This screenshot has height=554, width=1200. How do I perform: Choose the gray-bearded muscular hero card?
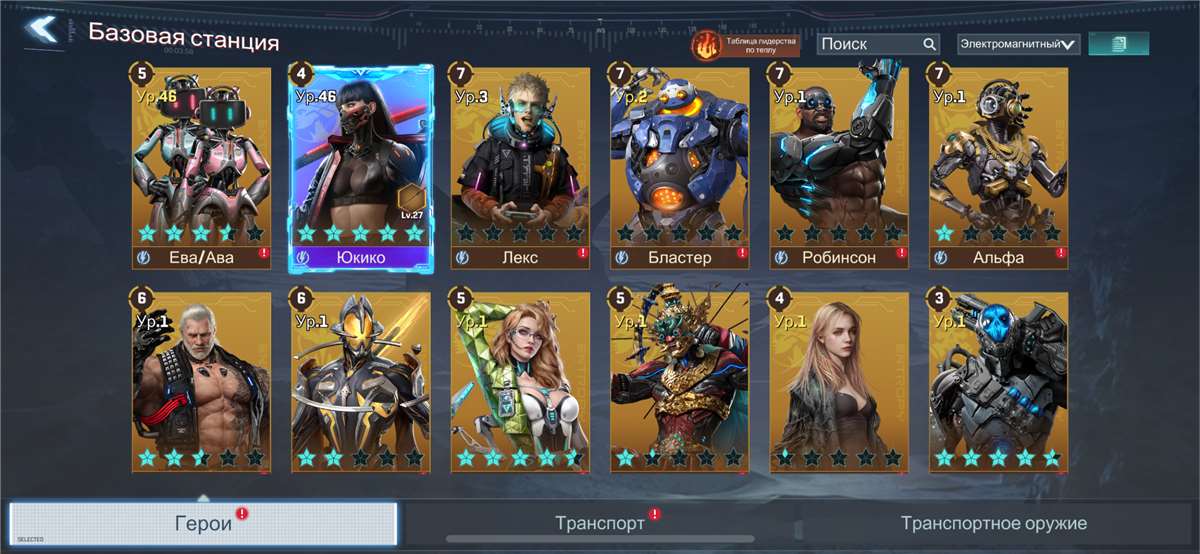click(201, 382)
